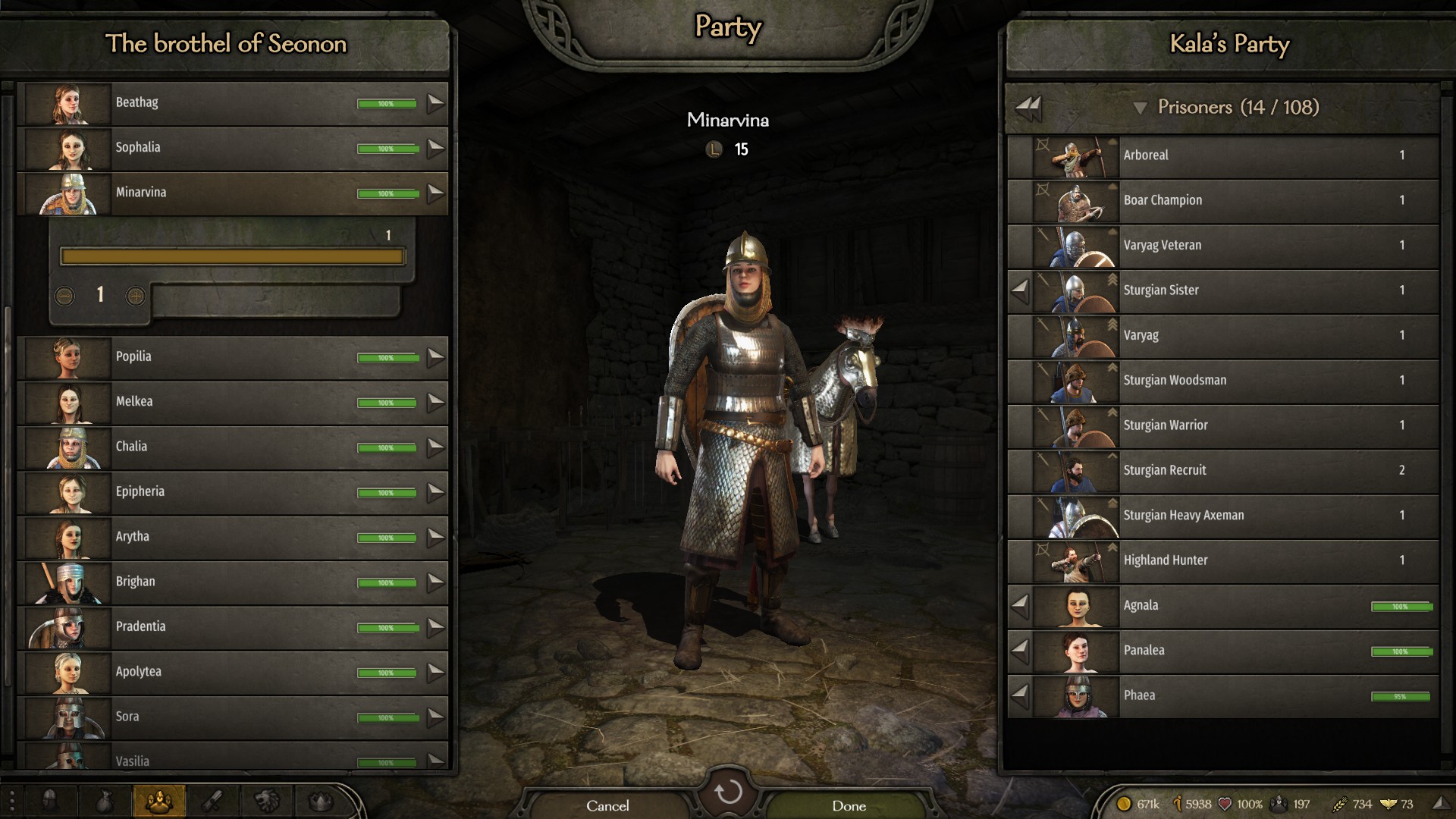1456x819 pixels.
Task: Open the crown kingdom icon
Action: 320,800
